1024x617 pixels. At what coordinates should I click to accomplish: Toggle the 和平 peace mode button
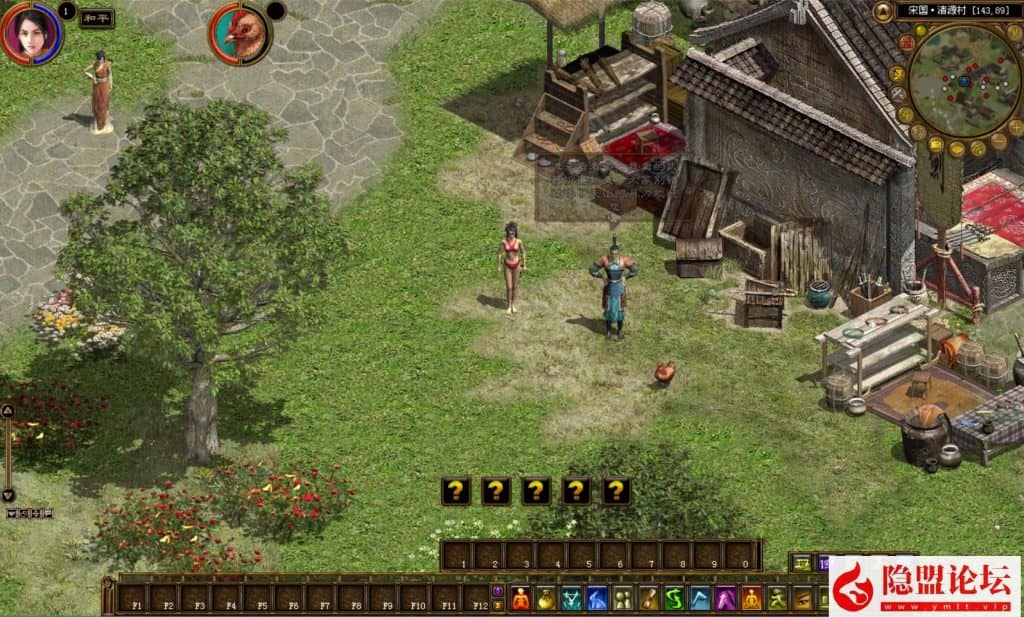(x=97, y=18)
